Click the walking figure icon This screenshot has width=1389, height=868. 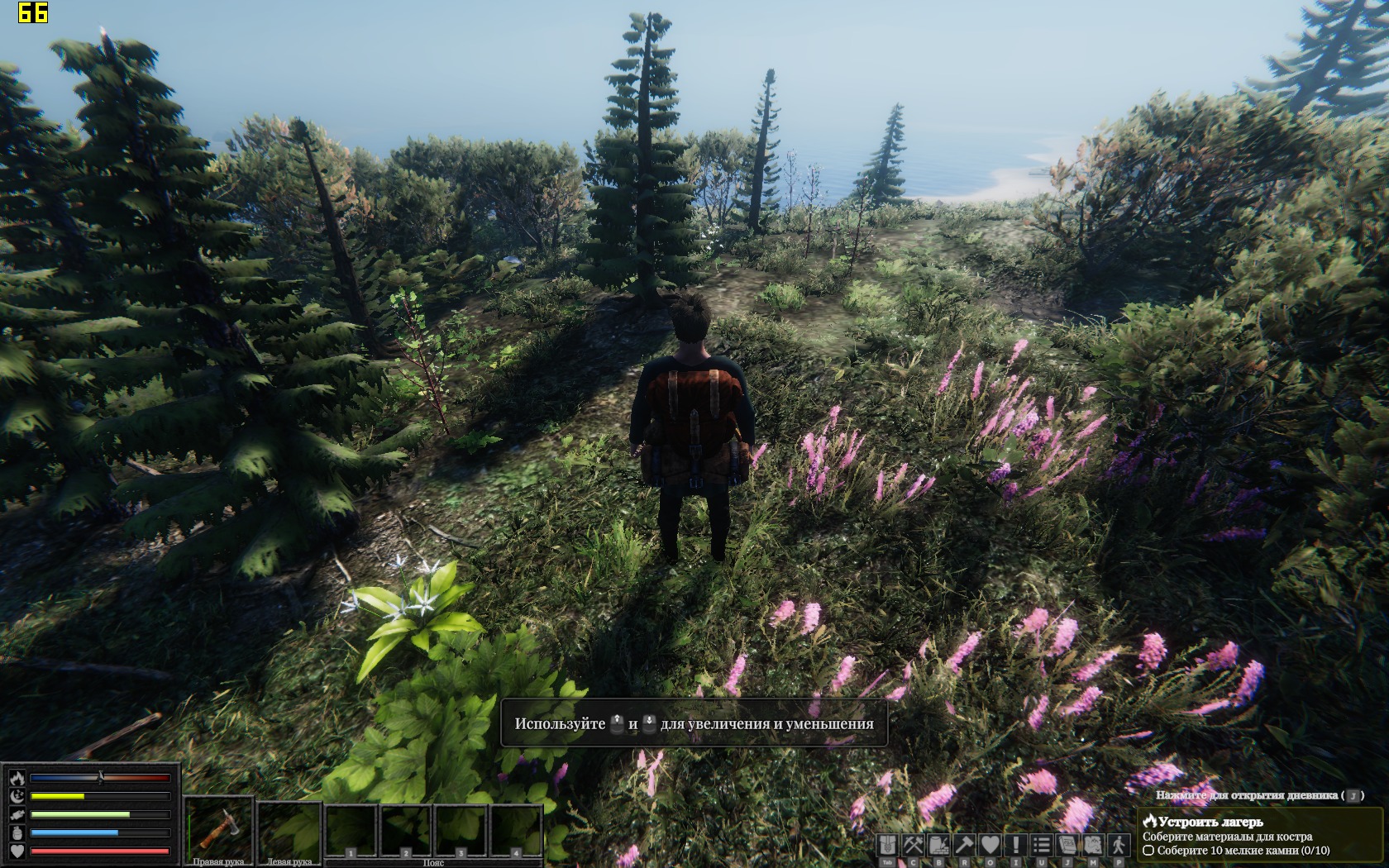(x=1119, y=845)
